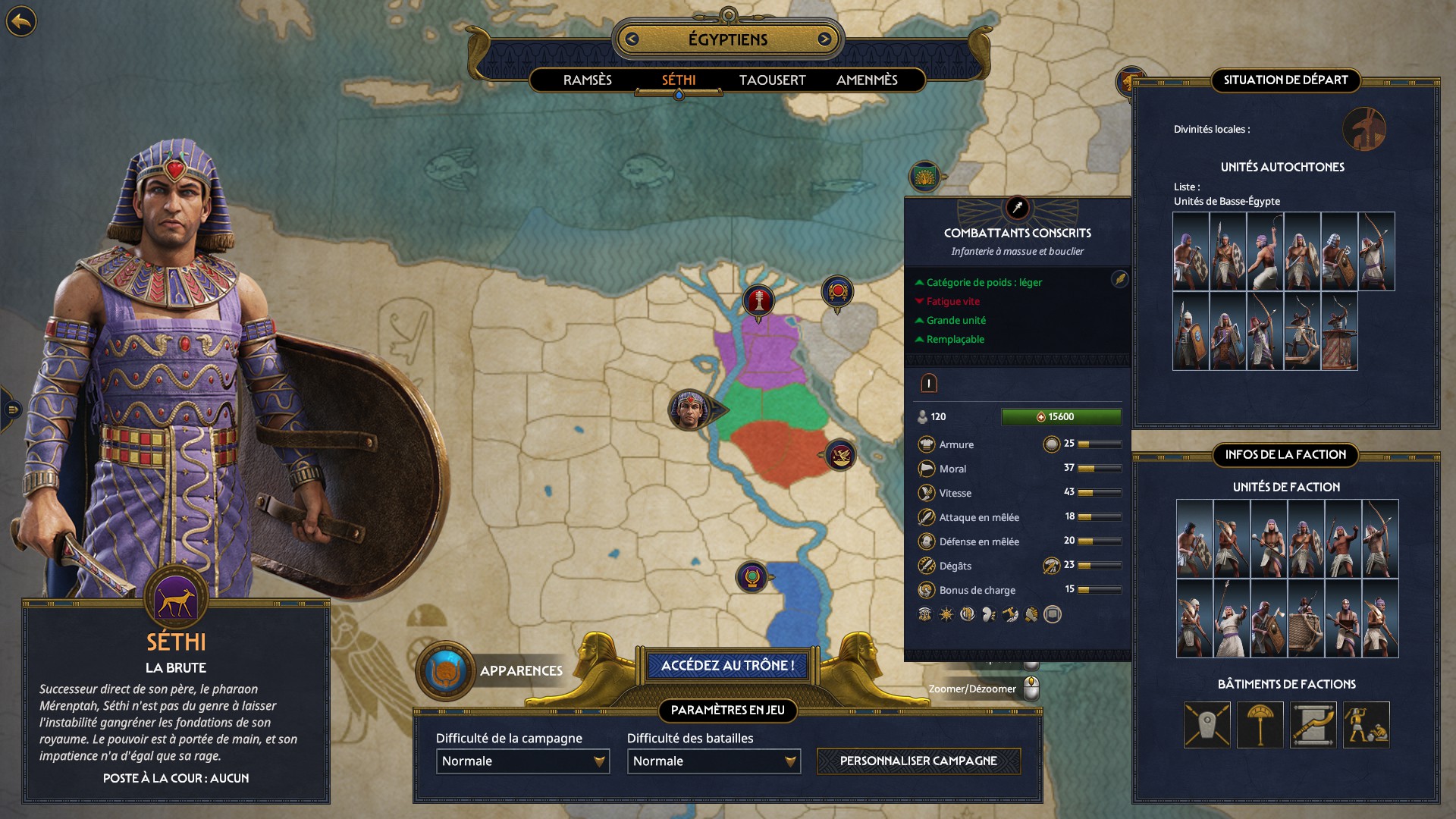Select the AMENMÈS leader tab
Image resolution: width=1456 pixels, height=819 pixels.
868,80
